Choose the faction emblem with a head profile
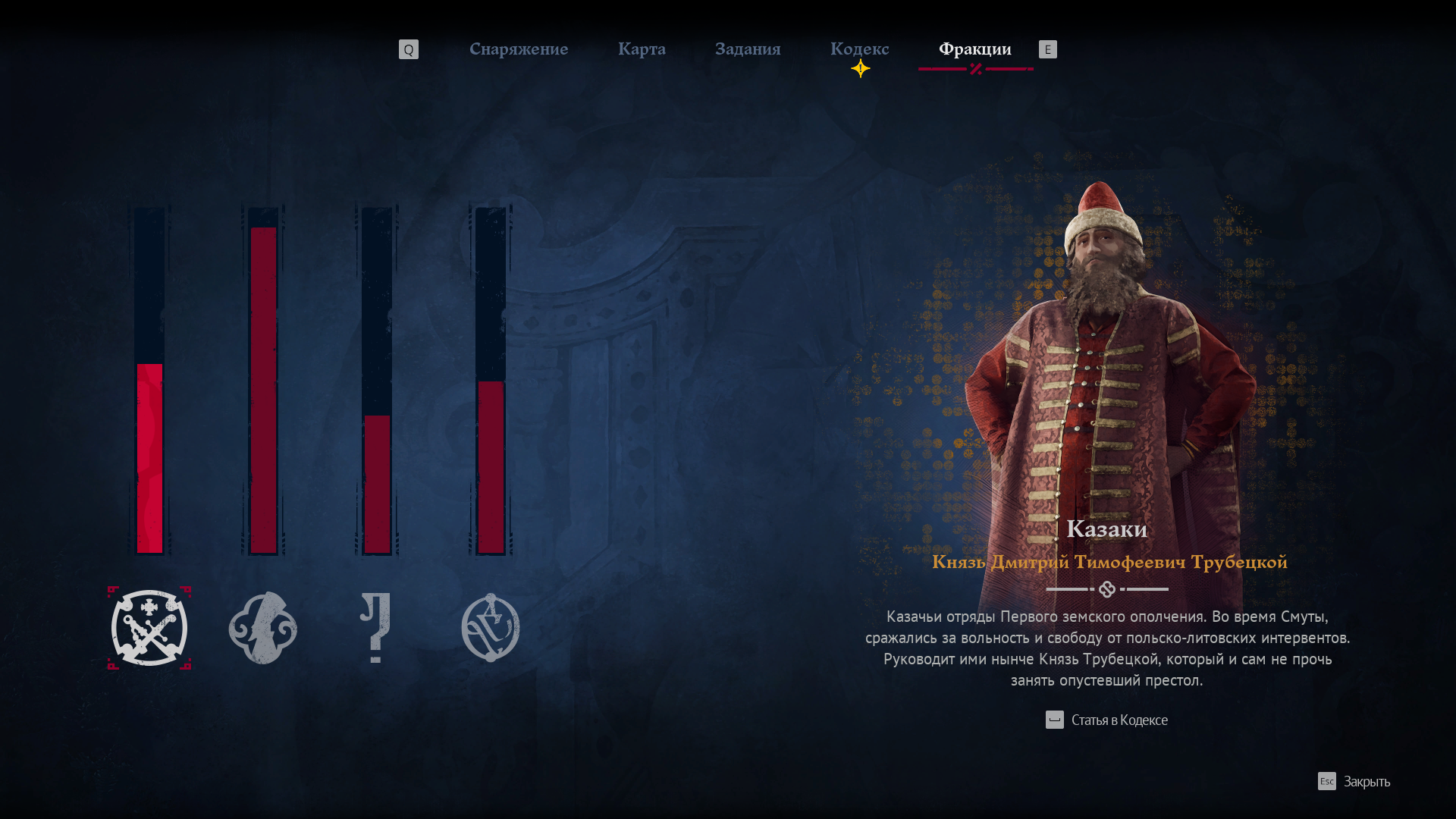 [x=263, y=628]
